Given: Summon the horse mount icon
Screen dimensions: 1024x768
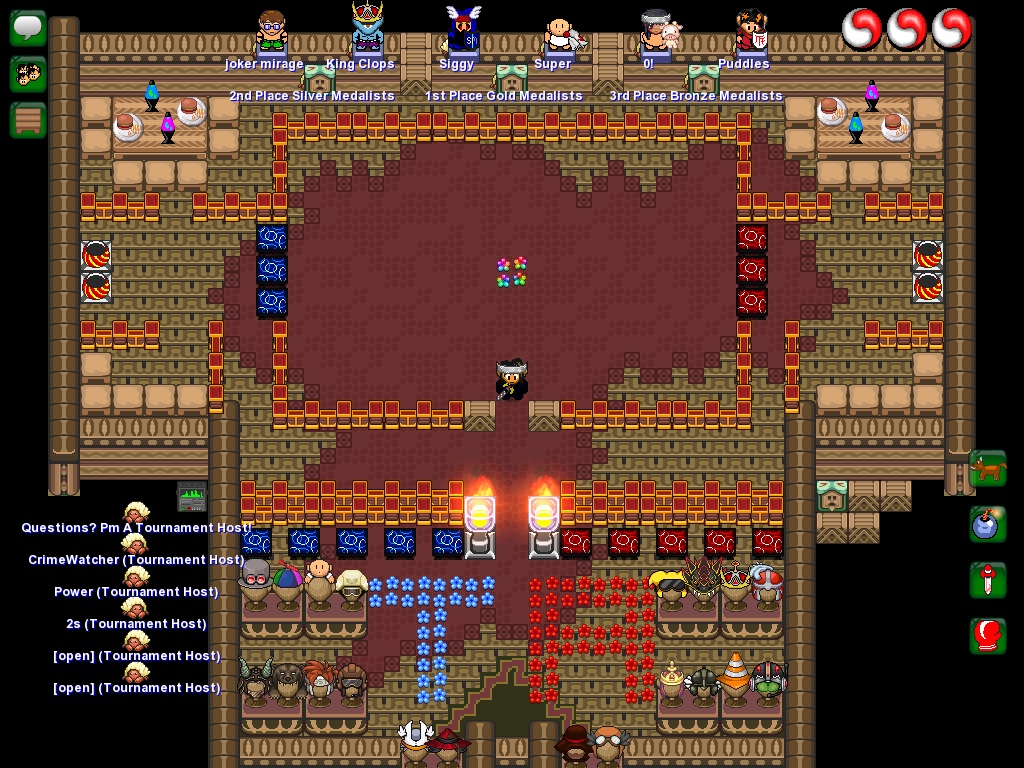Looking at the screenshot, I should click(x=987, y=468).
